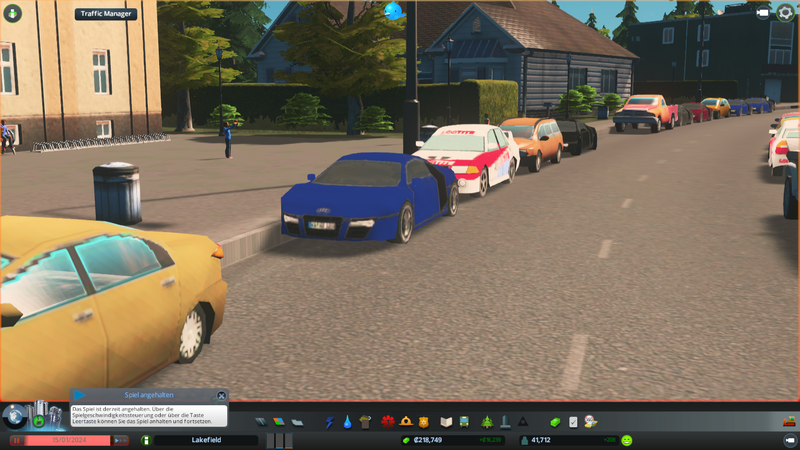Open the Water droplet menu
Image resolution: width=800 pixels, height=450 pixels.
(x=347, y=422)
